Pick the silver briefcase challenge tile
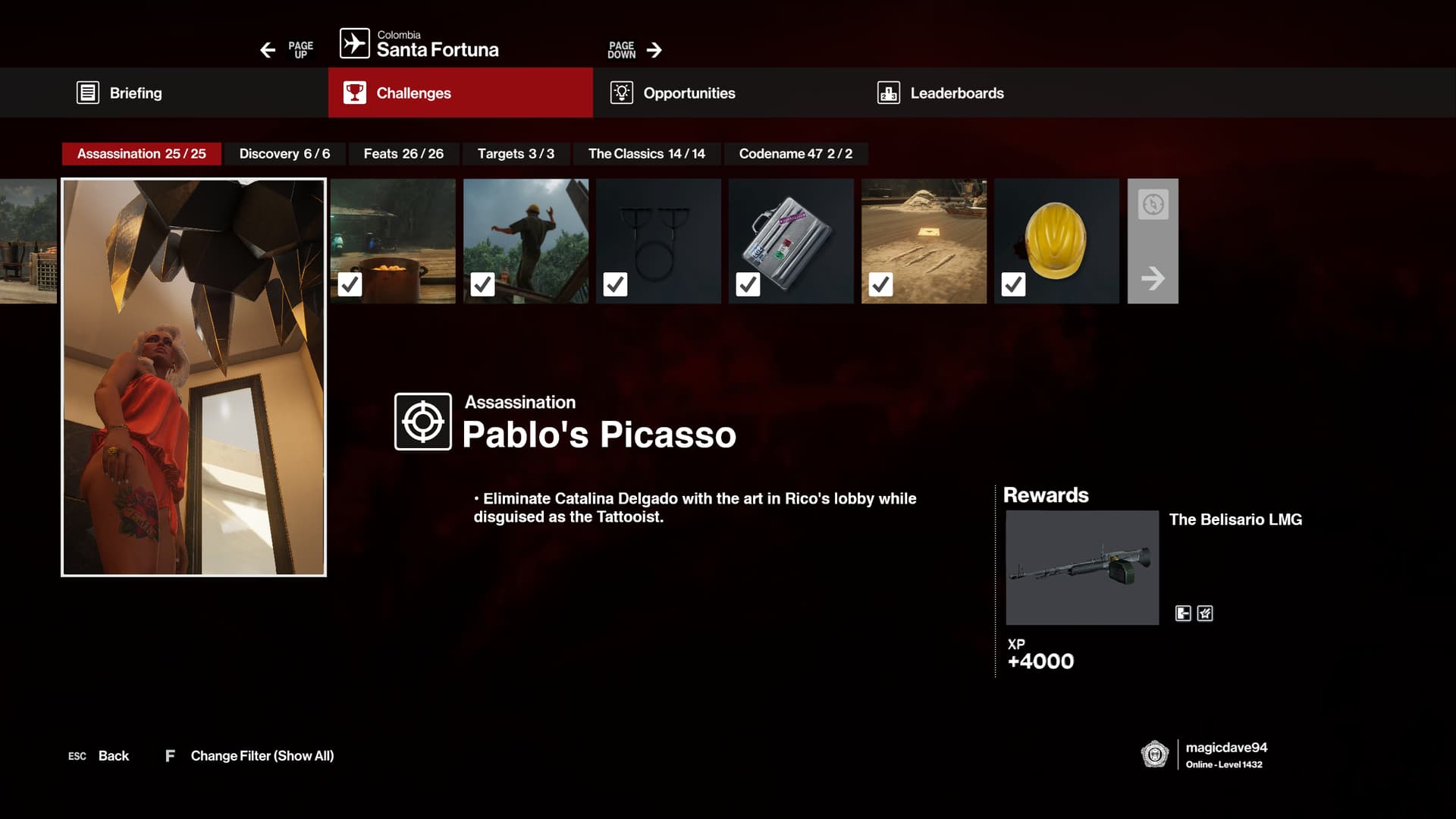The width and height of the screenshot is (1456, 819). tap(791, 241)
